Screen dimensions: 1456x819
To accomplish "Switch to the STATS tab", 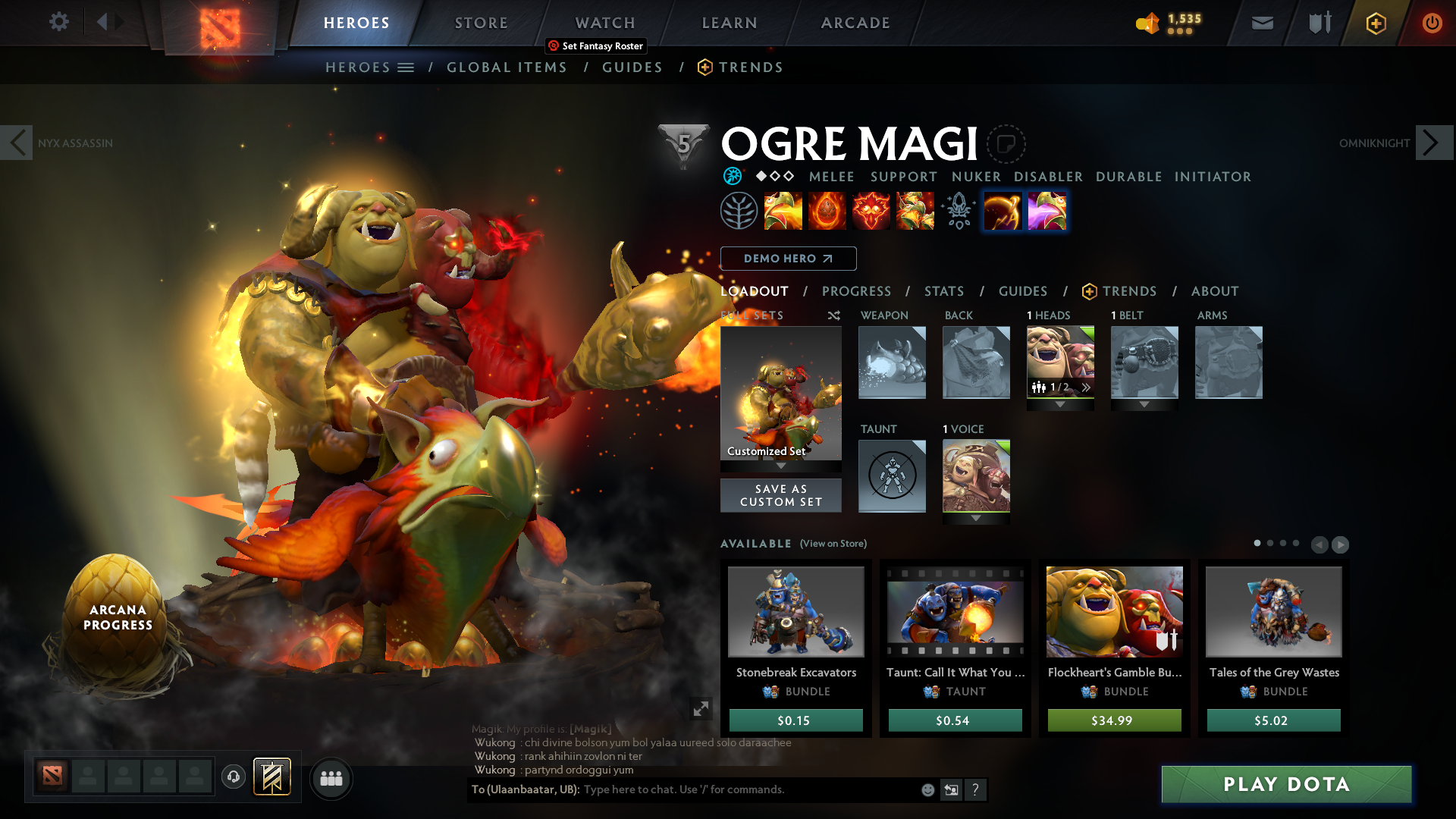I will [943, 291].
